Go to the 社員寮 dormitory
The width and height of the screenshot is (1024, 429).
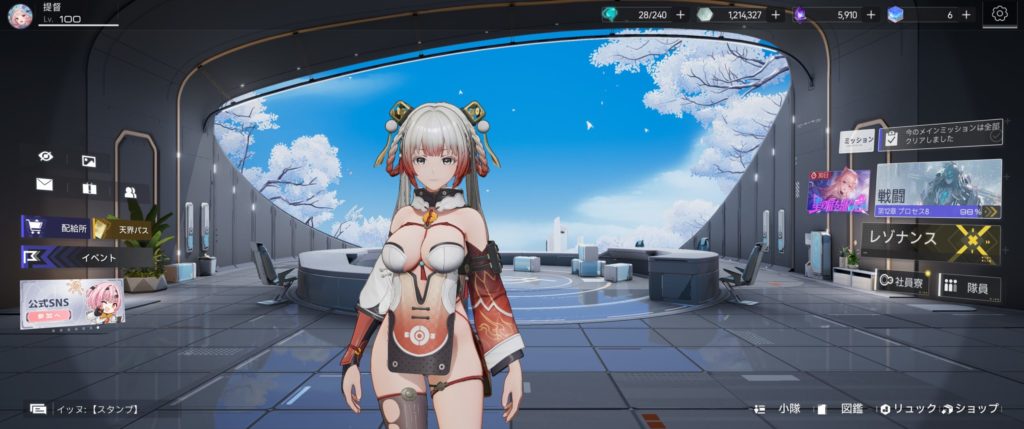[901, 284]
